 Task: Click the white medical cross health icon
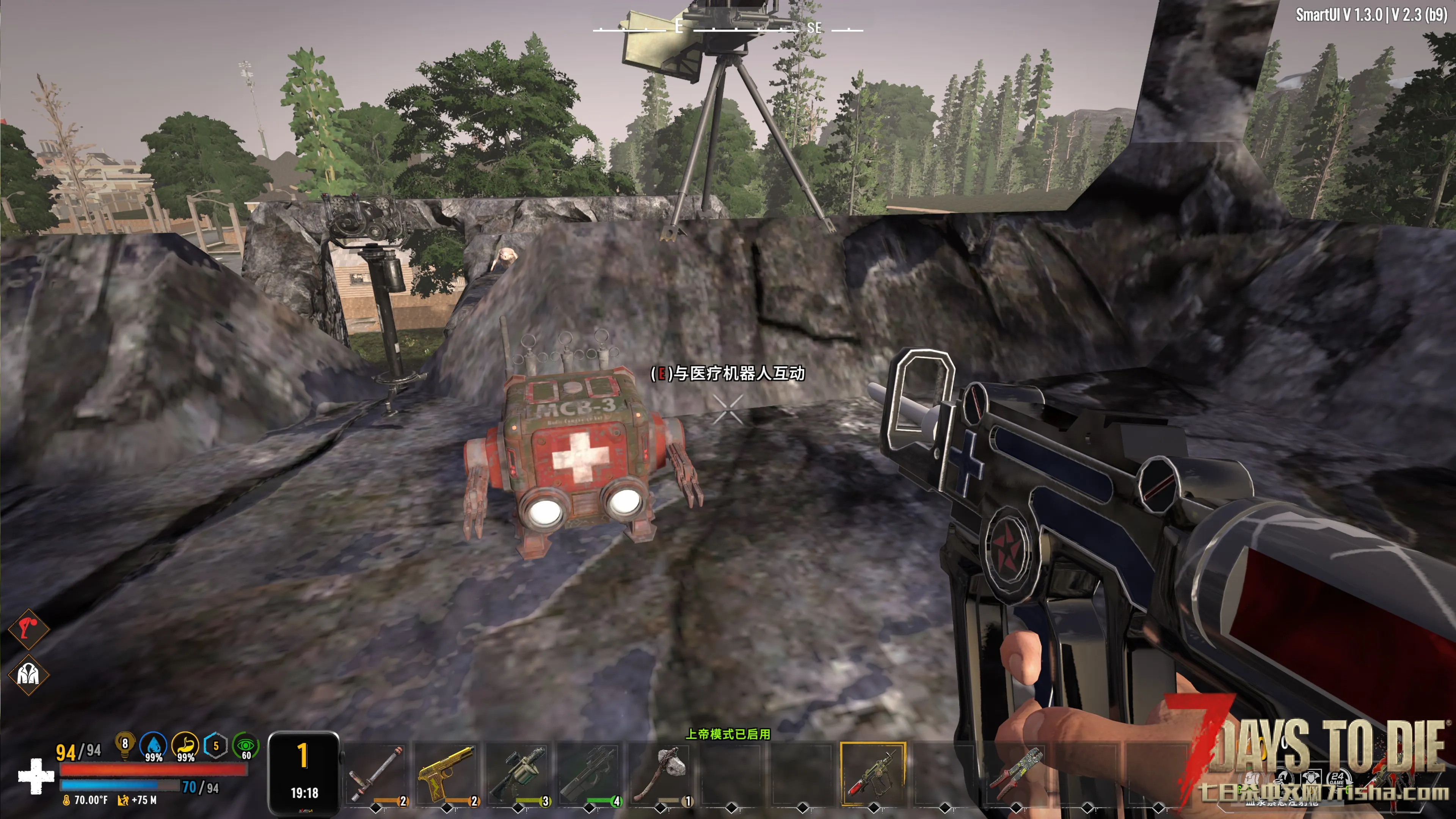36,777
